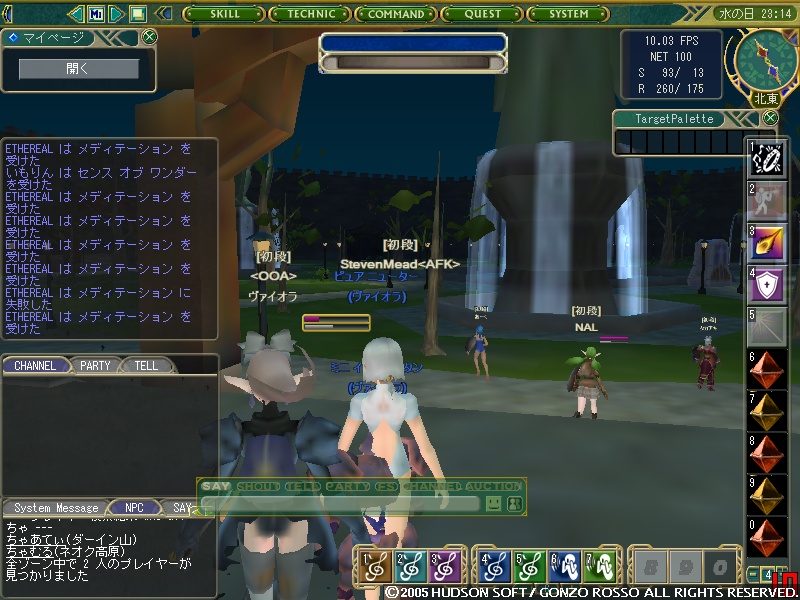Click the 開く button under マイページ

click(x=77, y=69)
